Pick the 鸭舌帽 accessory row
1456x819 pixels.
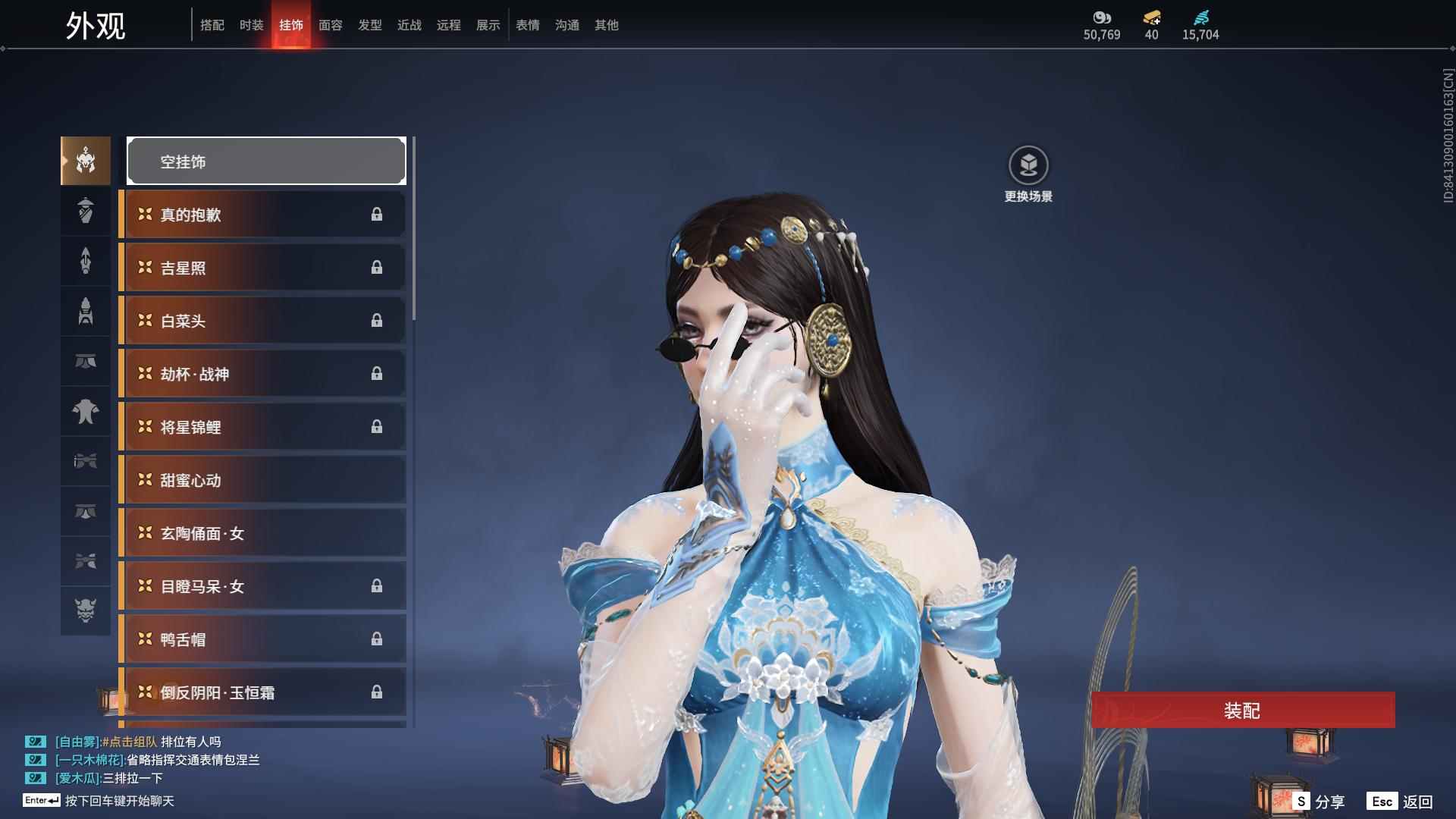point(262,639)
